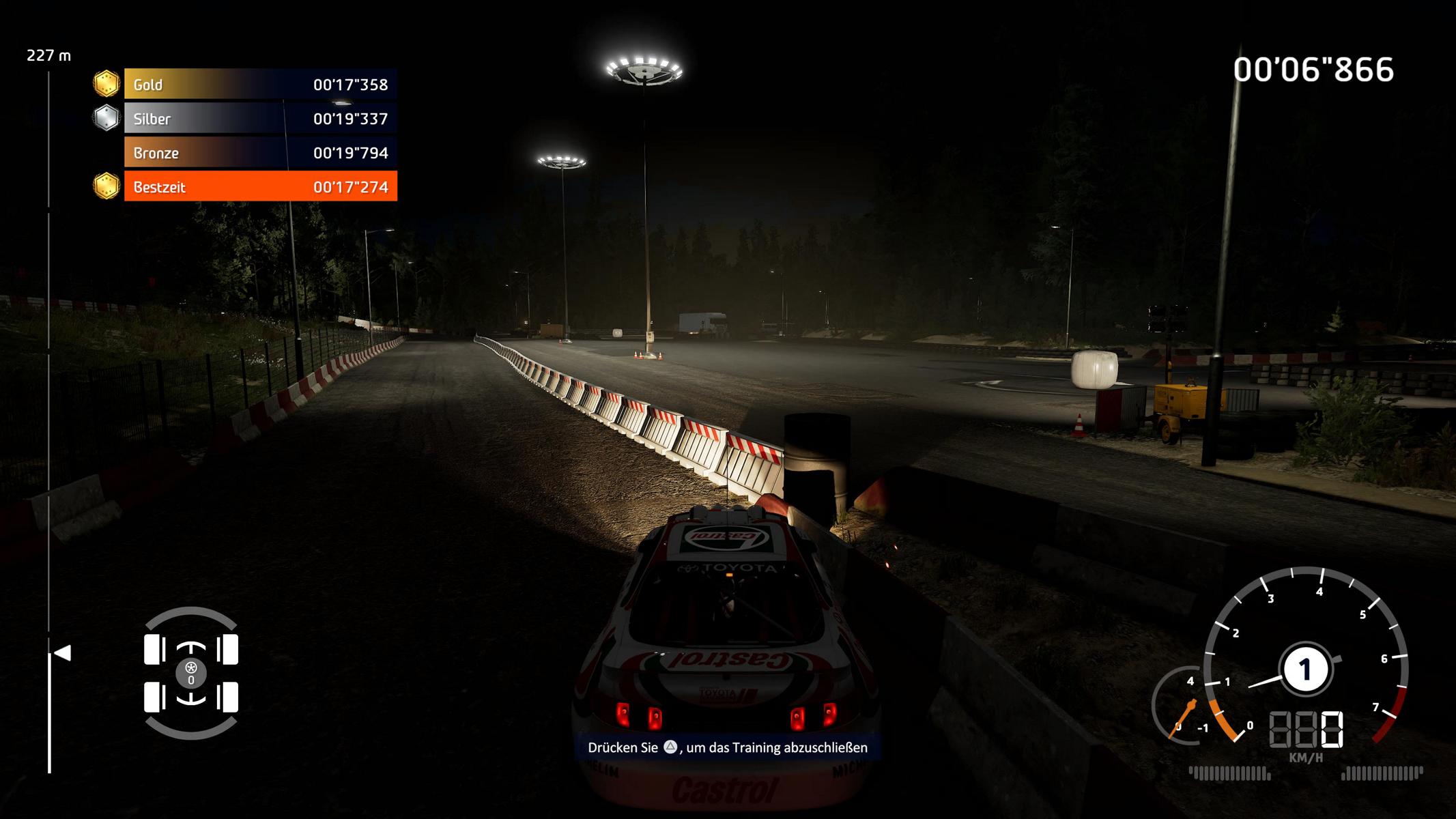Click the gear indicator on the tachometer
Image resolution: width=1456 pixels, height=819 pixels.
(x=1305, y=670)
